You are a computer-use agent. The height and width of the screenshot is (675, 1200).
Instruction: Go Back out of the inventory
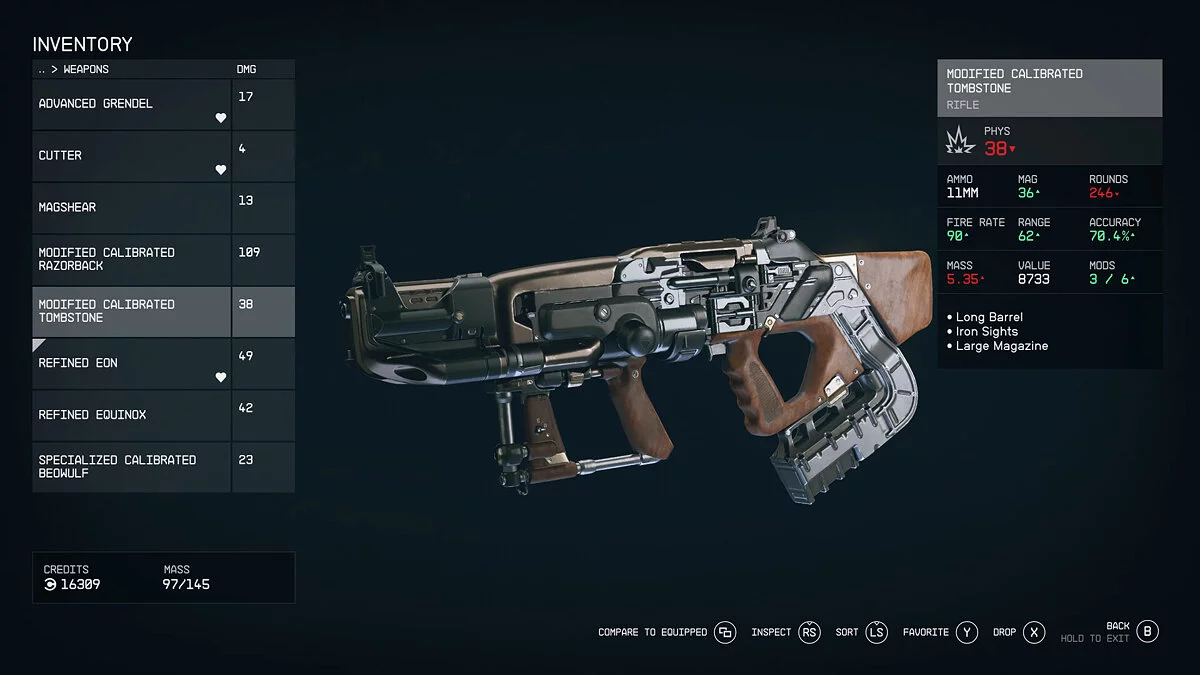click(x=1147, y=631)
